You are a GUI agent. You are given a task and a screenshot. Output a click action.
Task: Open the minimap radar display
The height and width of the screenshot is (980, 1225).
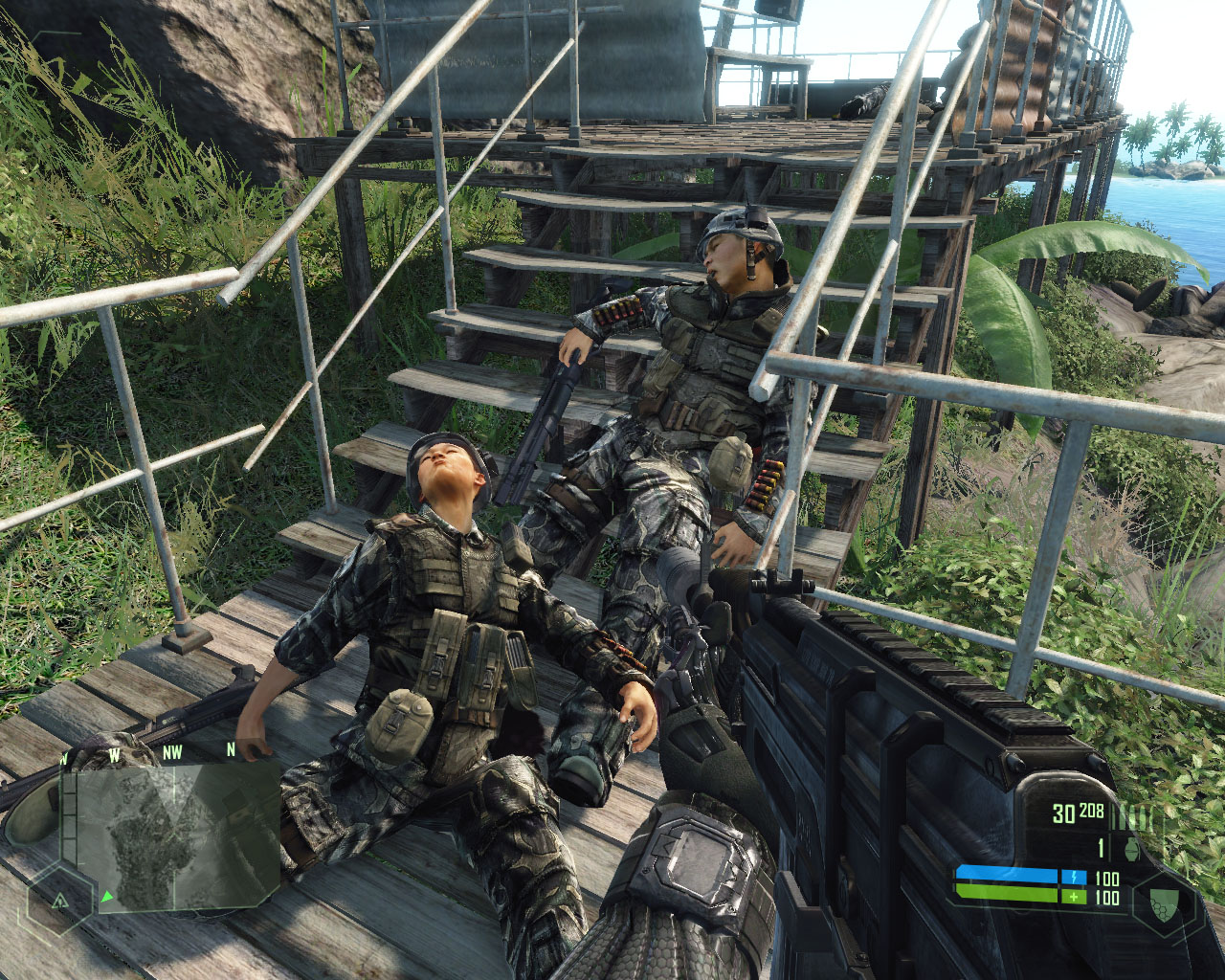(172, 835)
